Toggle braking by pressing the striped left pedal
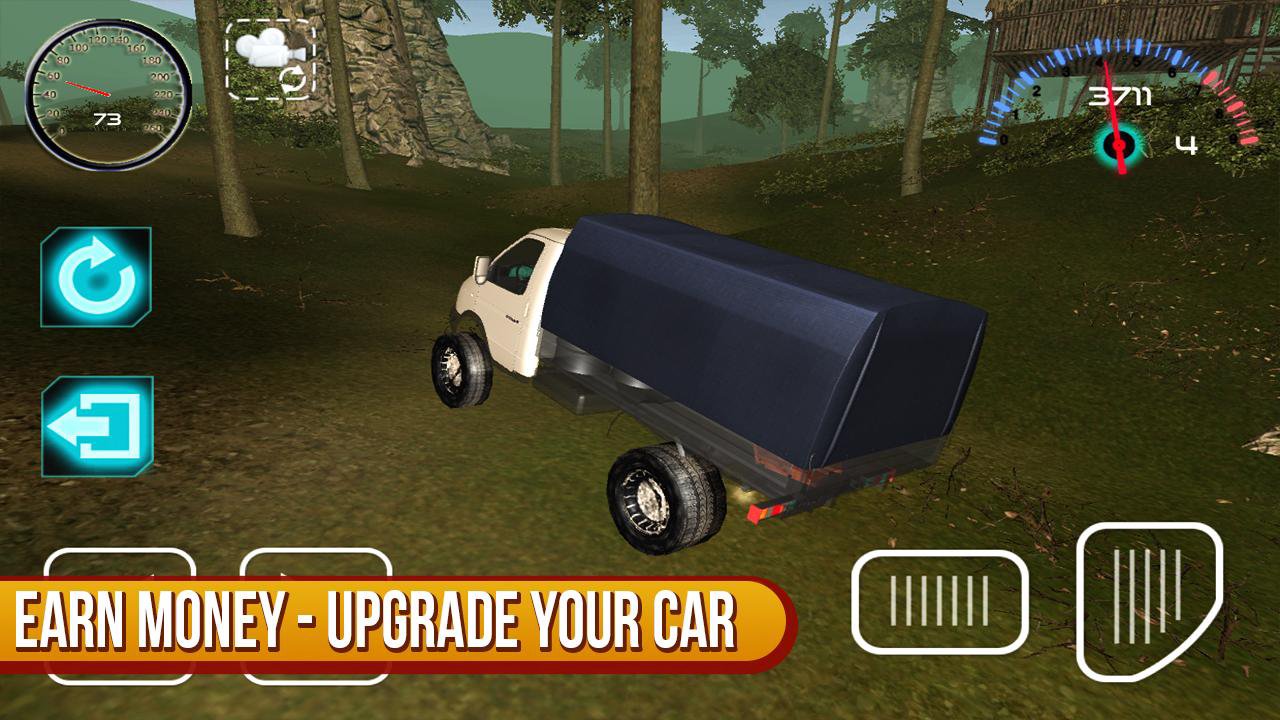The height and width of the screenshot is (720, 1280). 940,600
